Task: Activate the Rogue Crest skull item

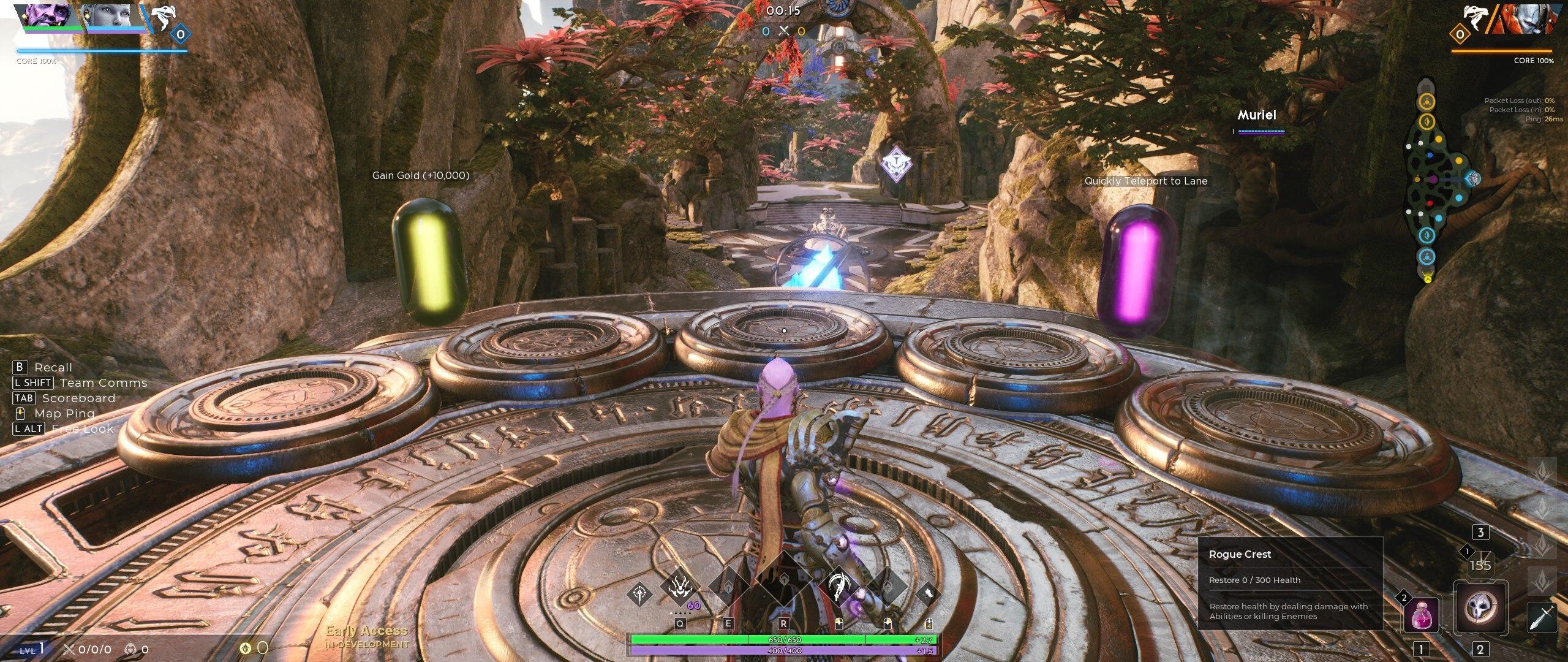Action: click(x=1480, y=607)
